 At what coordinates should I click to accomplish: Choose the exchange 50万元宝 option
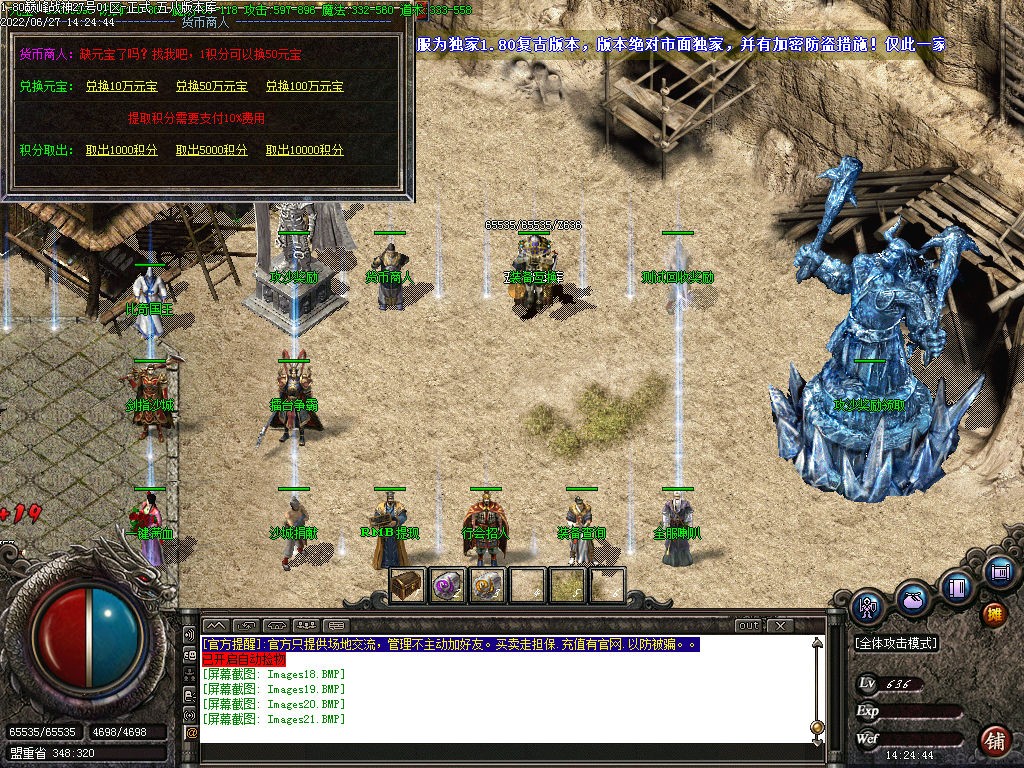pyautogui.click(x=211, y=87)
